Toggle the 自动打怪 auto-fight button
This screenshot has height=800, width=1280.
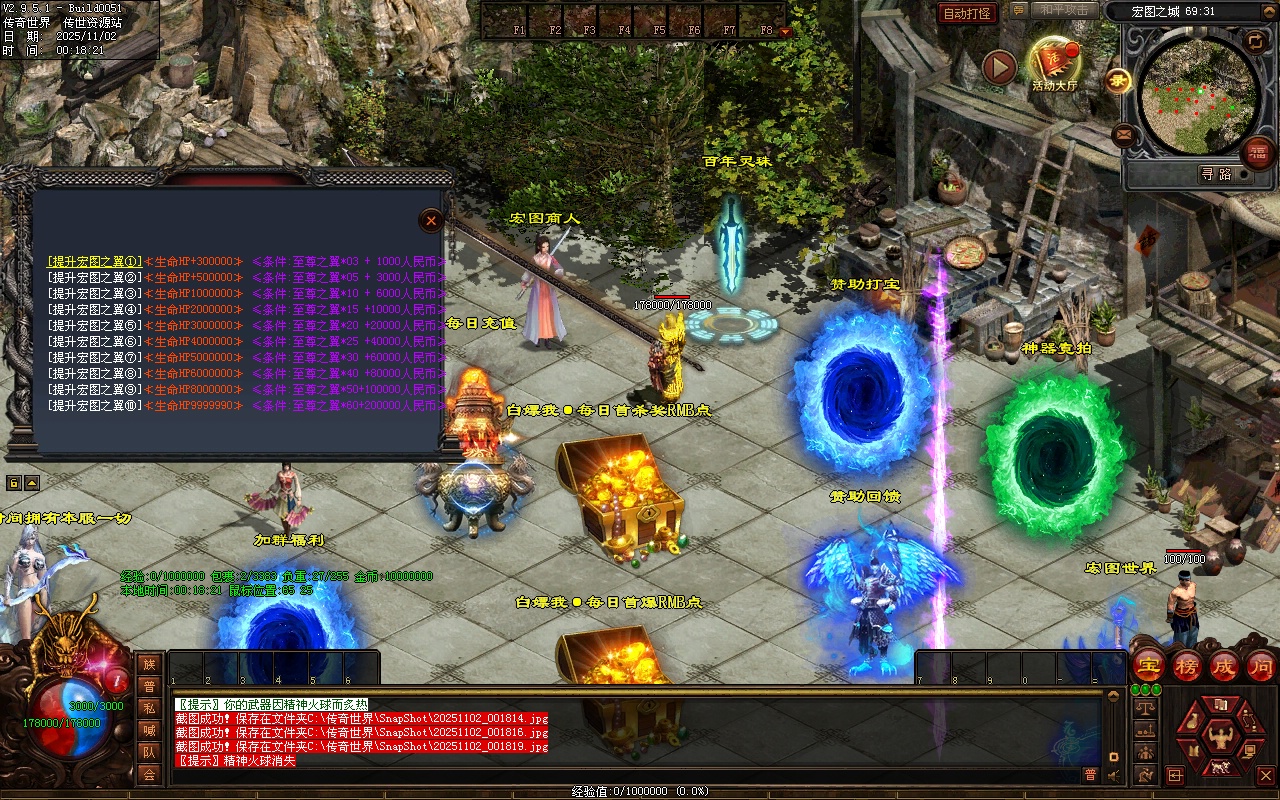(967, 13)
